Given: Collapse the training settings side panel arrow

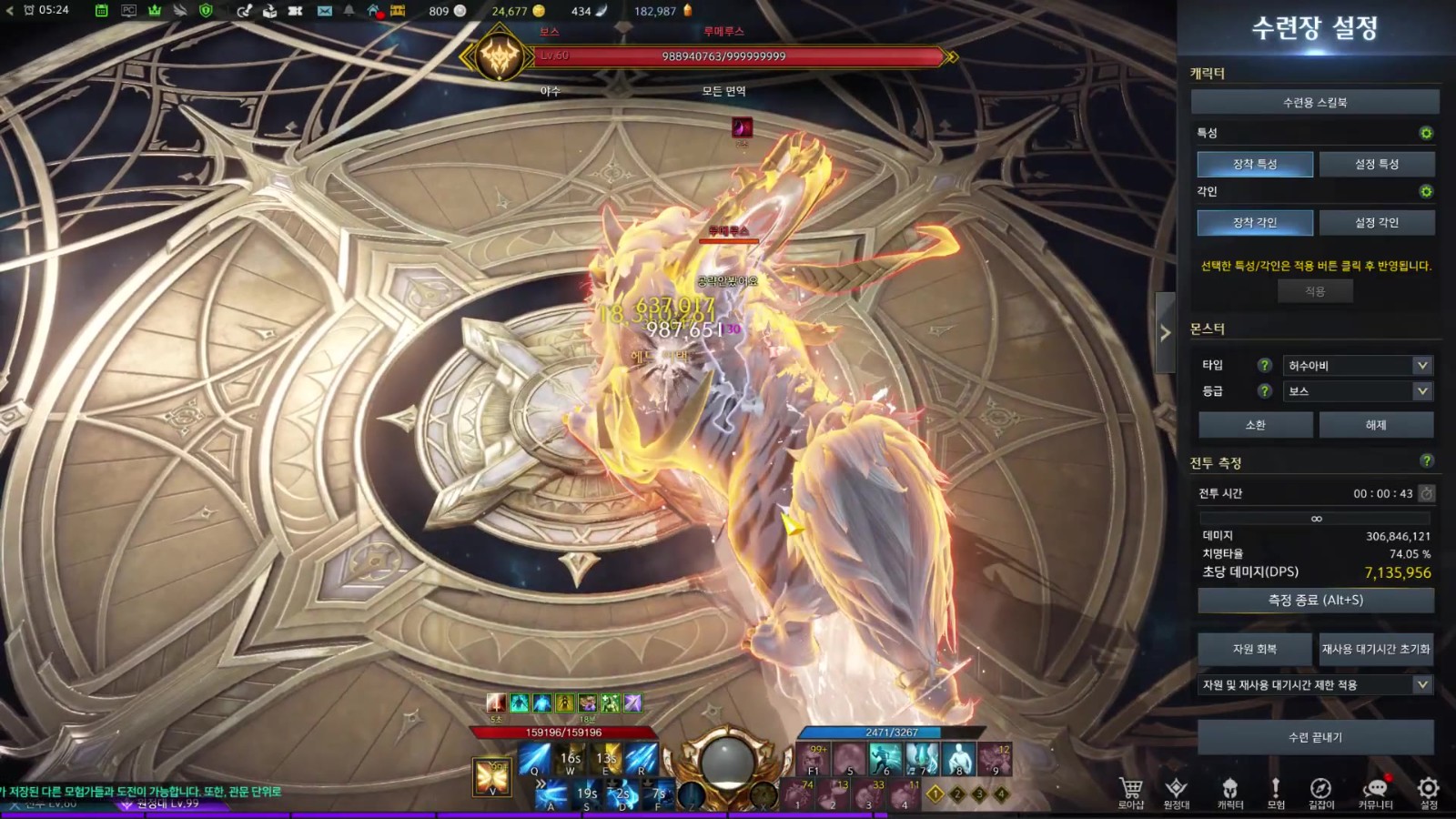Looking at the screenshot, I should pos(1165,333).
